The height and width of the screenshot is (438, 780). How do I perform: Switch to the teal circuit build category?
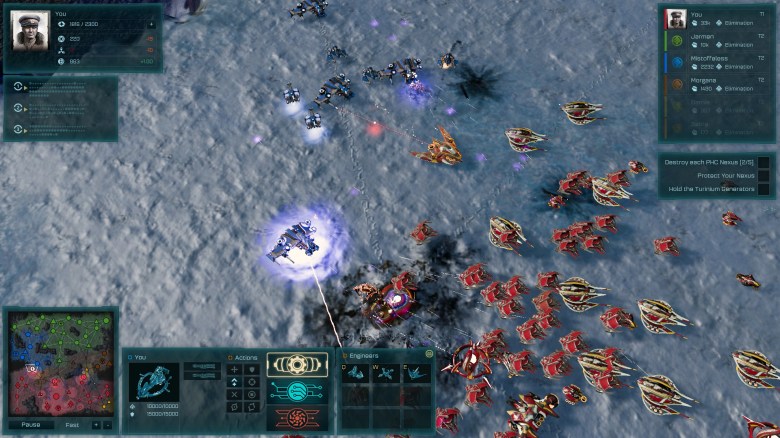(x=297, y=391)
